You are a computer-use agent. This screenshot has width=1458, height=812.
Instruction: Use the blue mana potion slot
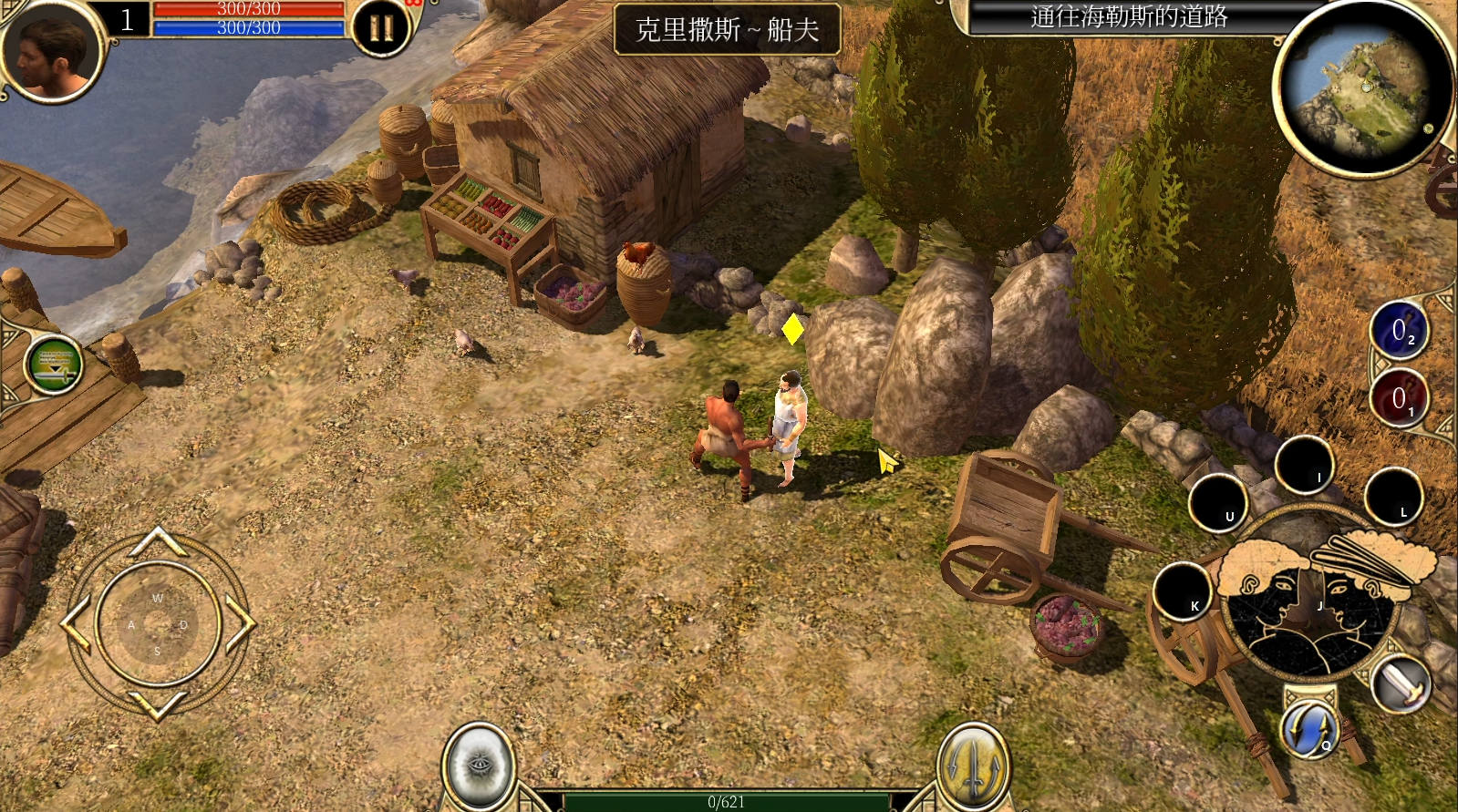point(1399,331)
